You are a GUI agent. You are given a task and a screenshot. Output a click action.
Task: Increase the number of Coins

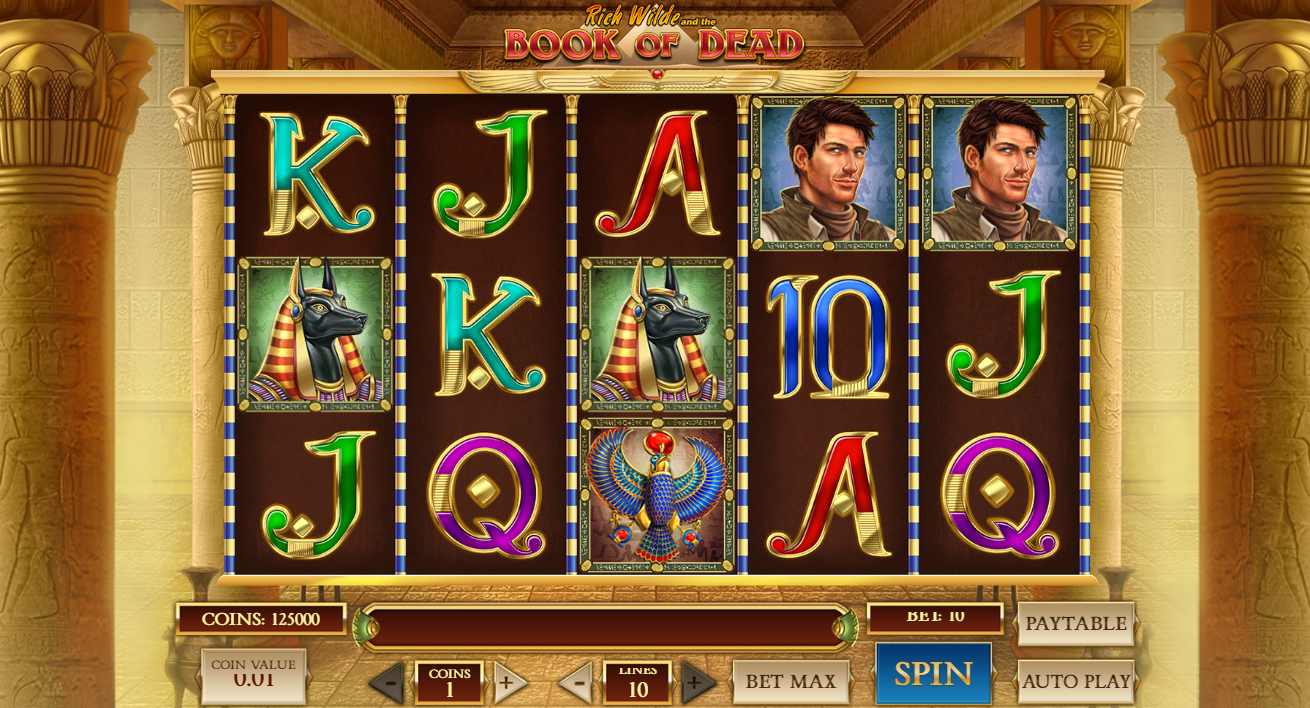click(508, 683)
